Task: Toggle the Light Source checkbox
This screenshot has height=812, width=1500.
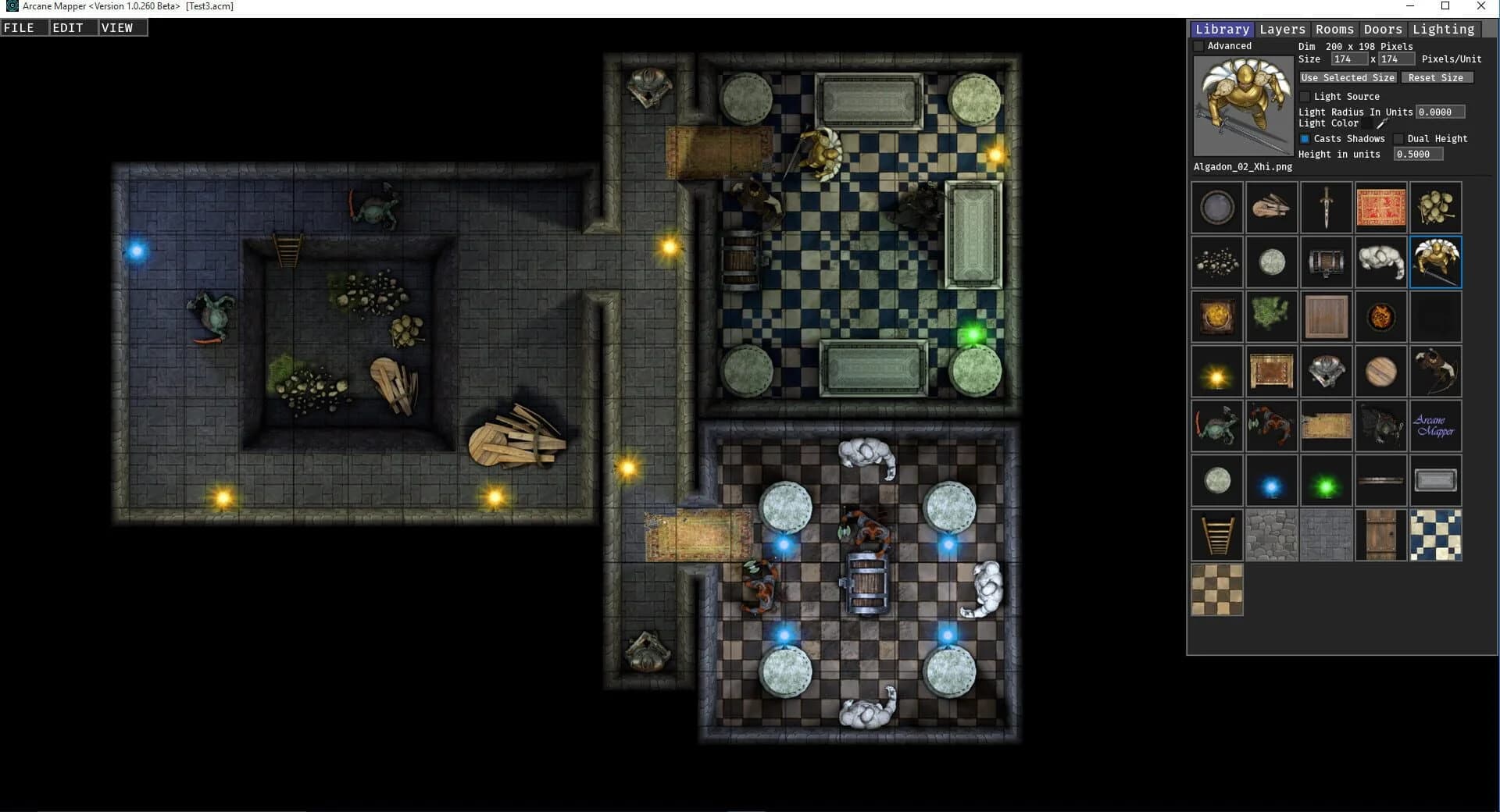Action: [1305, 96]
